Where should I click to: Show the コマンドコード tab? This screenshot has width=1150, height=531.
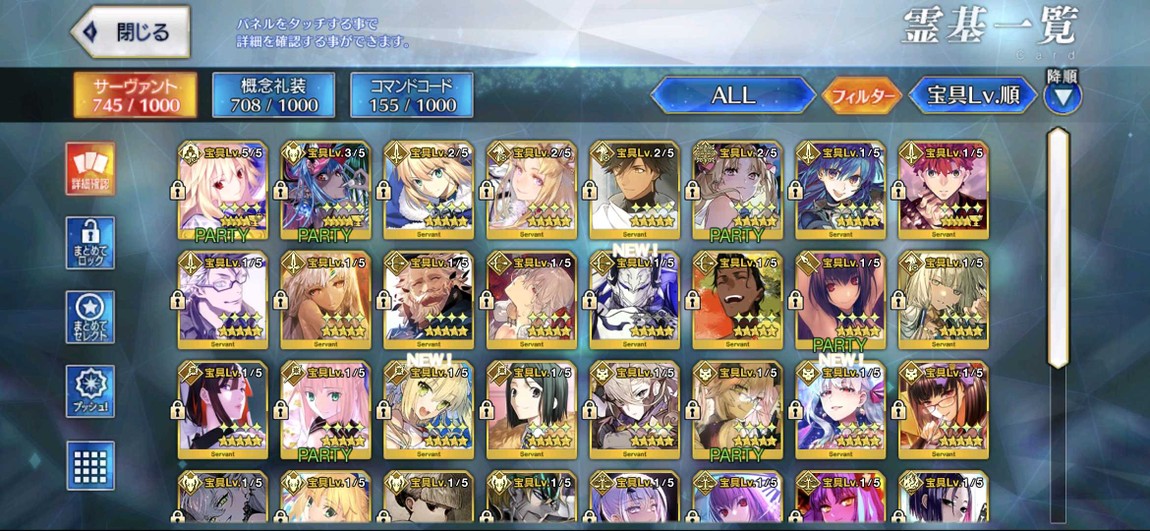pyautogui.click(x=411, y=94)
